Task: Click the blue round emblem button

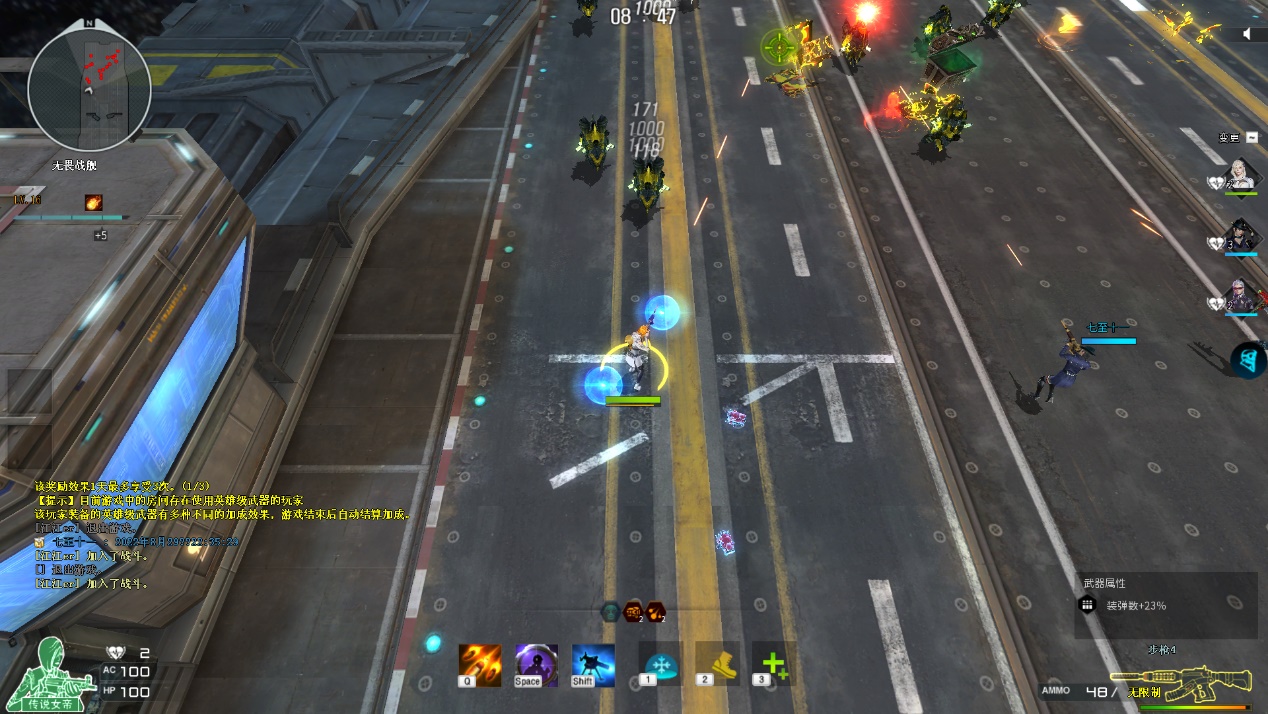Action: pos(1248,360)
